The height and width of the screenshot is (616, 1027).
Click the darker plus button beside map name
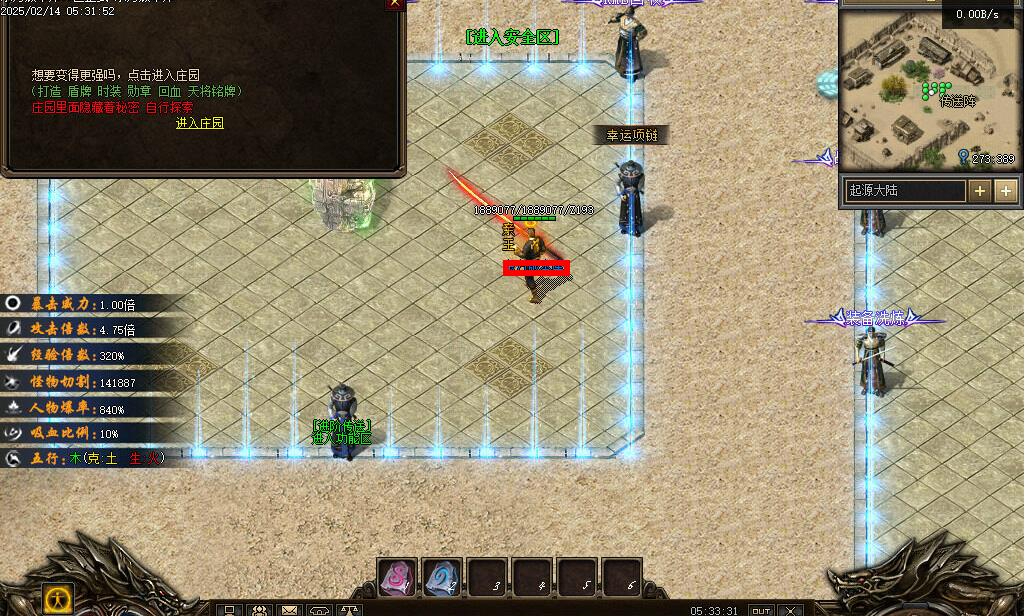980,190
